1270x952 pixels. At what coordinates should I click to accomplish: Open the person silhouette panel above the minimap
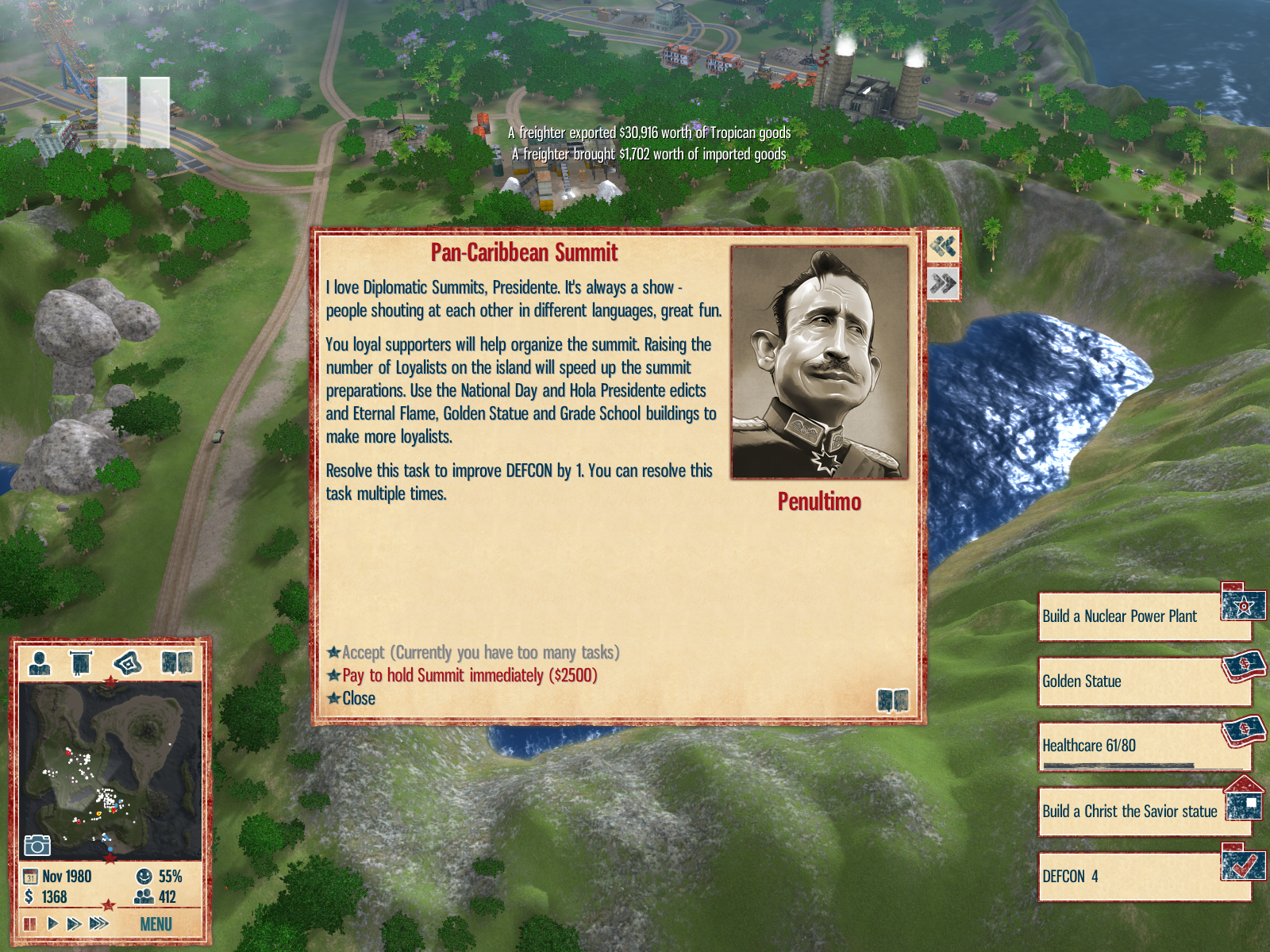click(x=40, y=662)
